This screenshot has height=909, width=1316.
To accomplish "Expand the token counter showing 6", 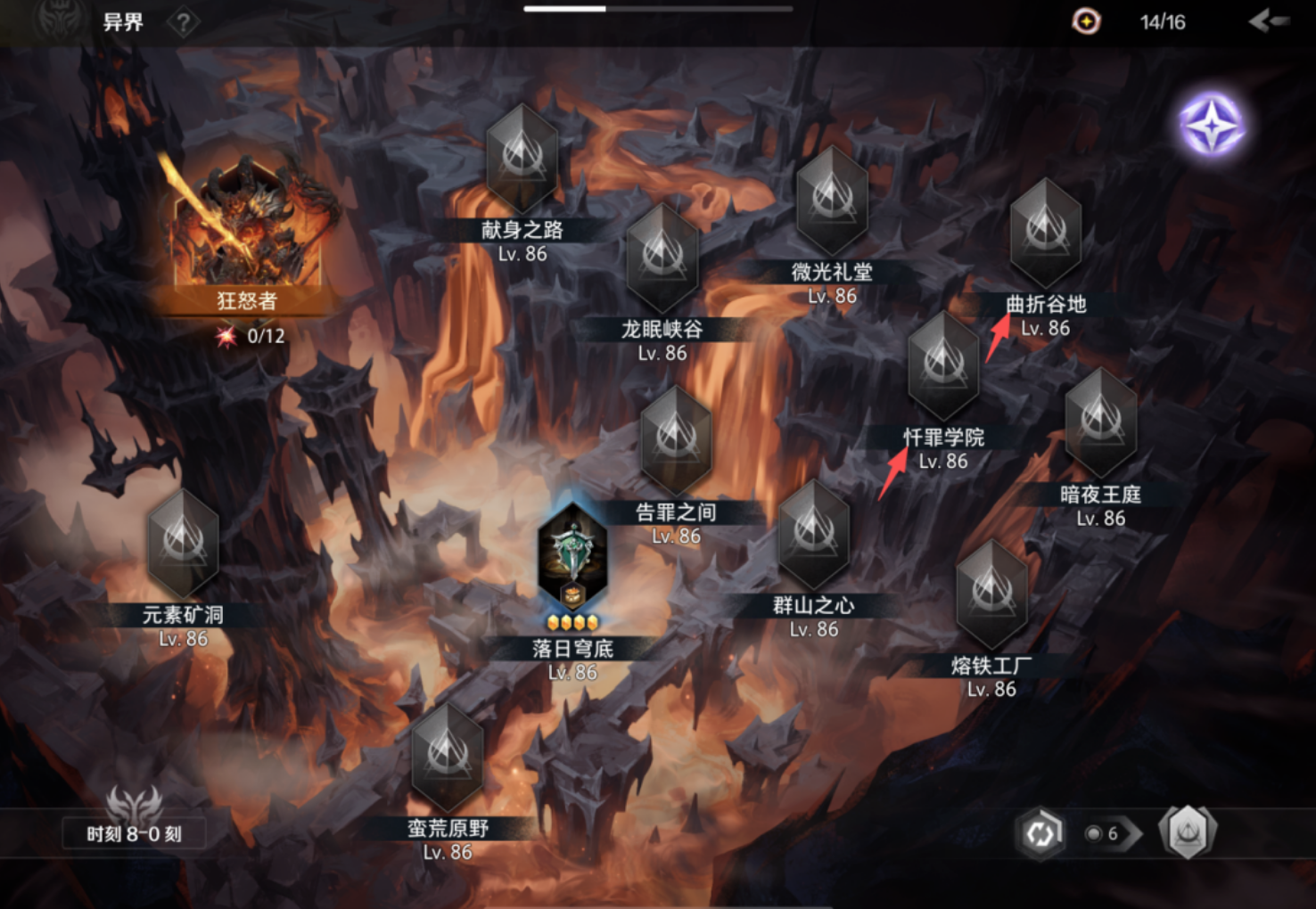I will pos(1106,834).
